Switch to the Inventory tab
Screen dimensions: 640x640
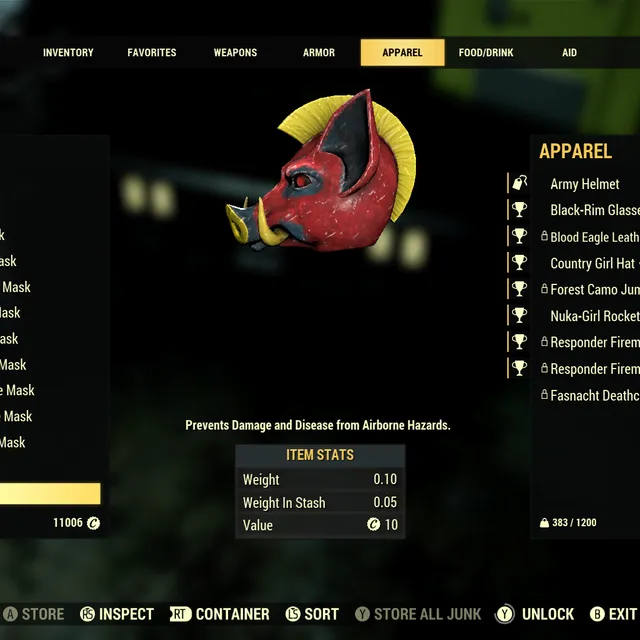coord(68,53)
